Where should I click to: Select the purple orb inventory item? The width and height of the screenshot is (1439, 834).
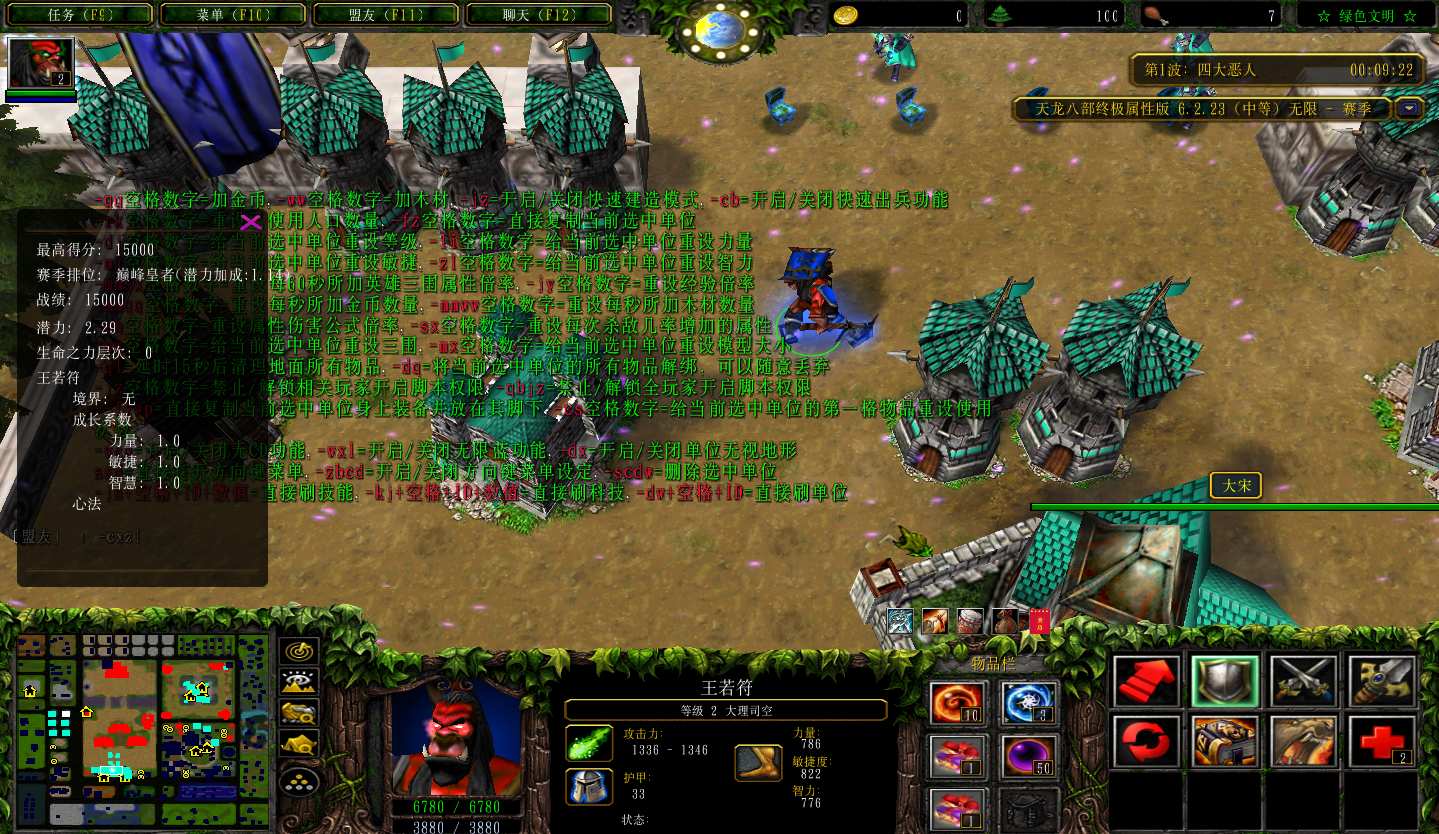(1028, 757)
